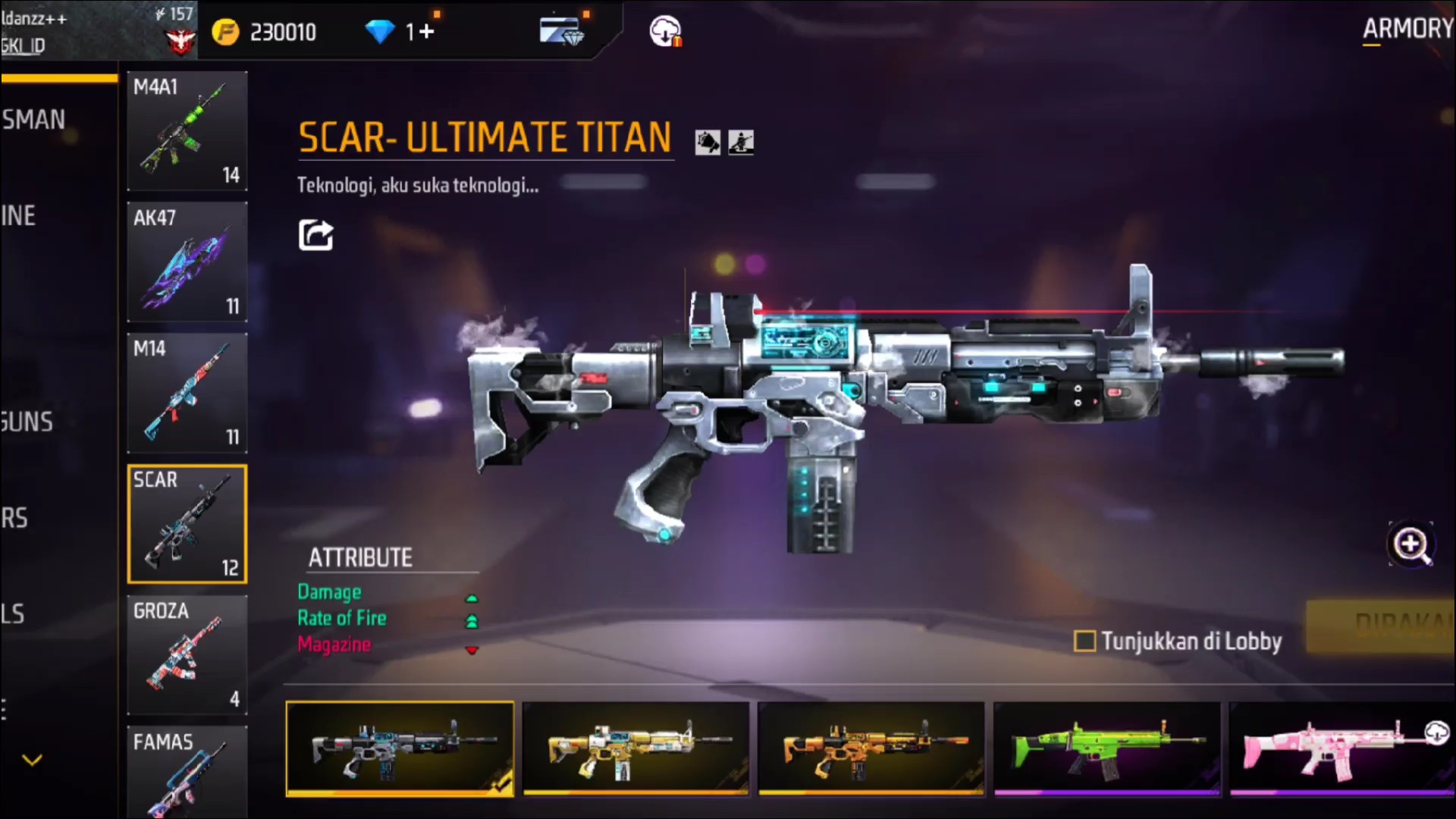Screen dimensions: 1456x819
Task: Open the AK47 skin list
Action: (x=187, y=262)
